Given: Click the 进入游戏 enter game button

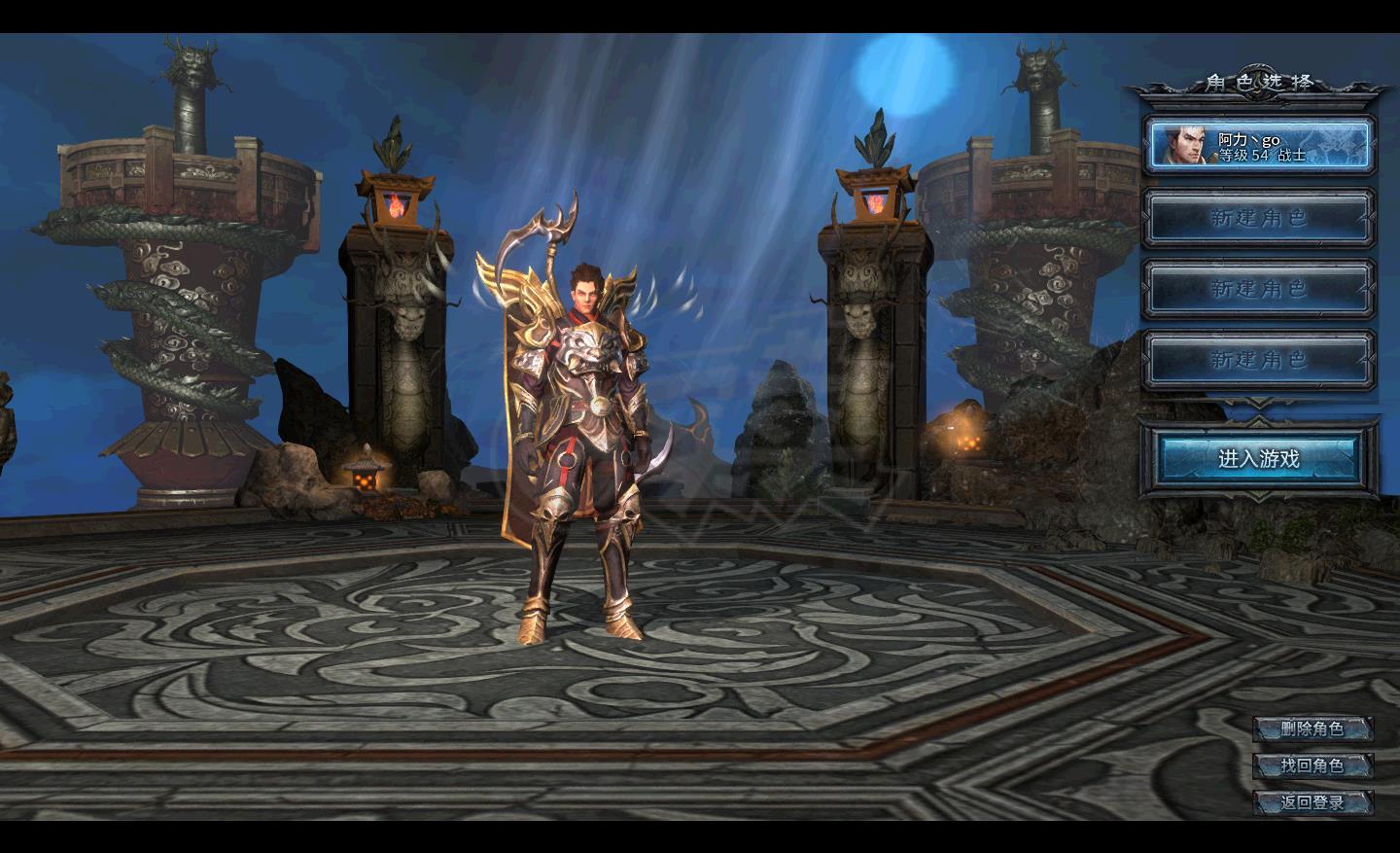Looking at the screenshot, I should [1259, 458].
